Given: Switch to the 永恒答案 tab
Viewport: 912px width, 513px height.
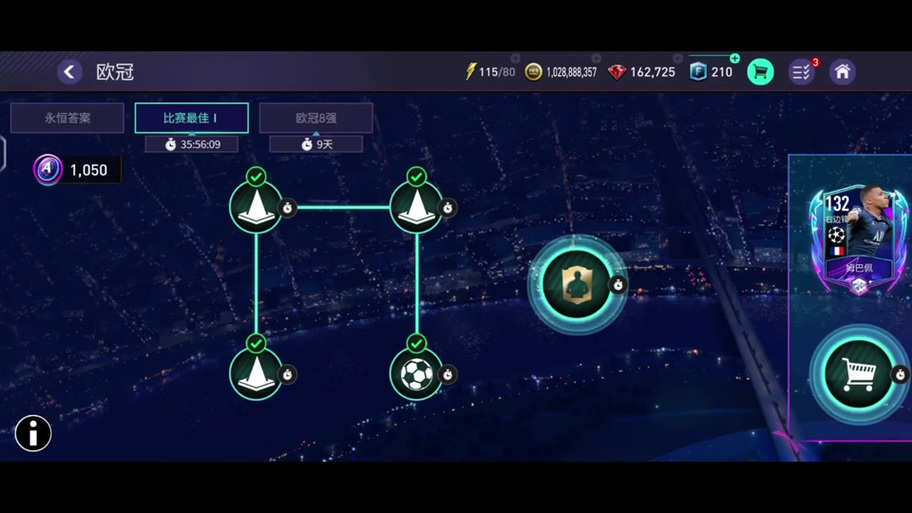Looking at the screenshot, I should (67, 118).
